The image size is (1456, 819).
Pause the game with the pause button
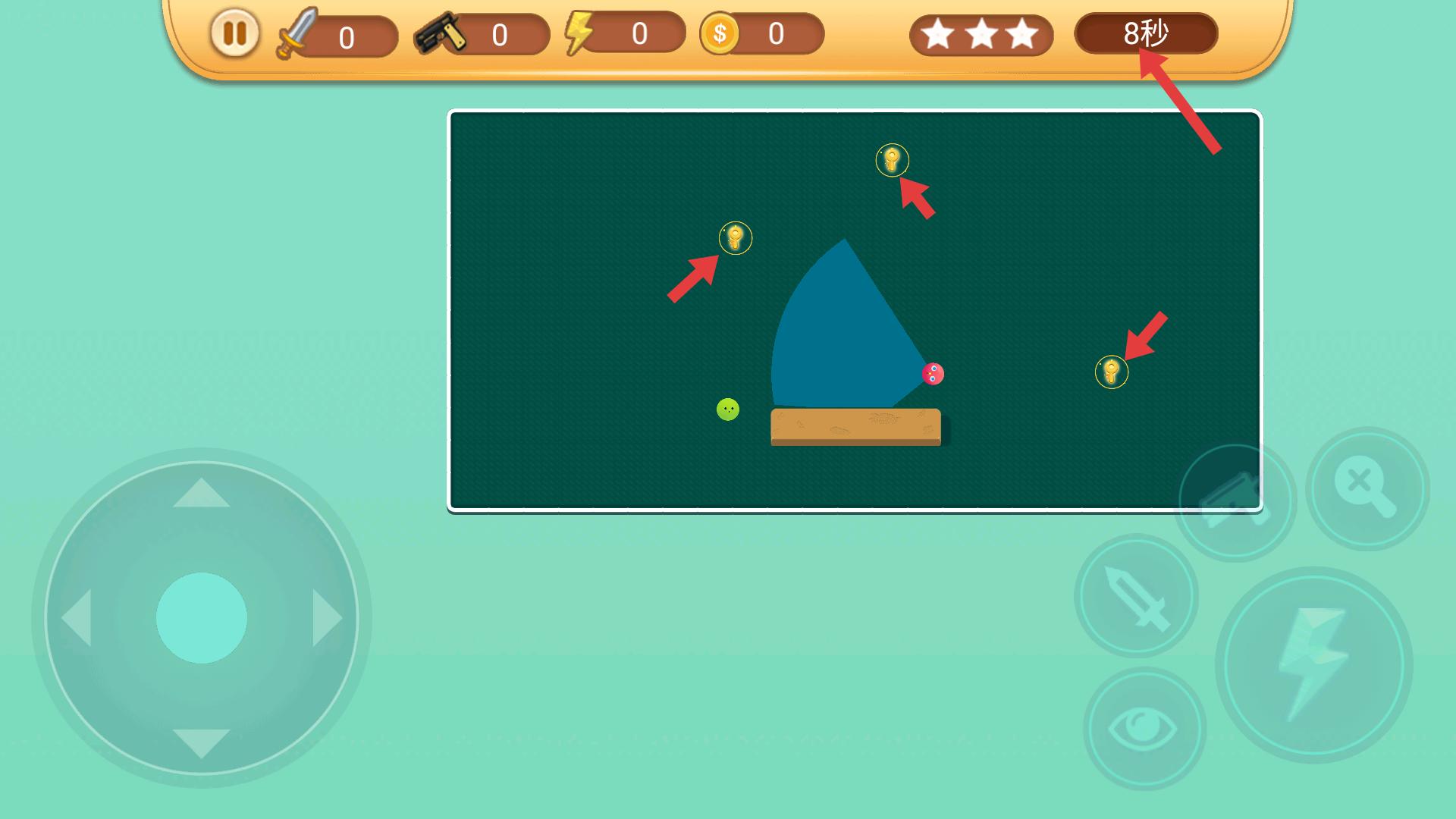[x=235, y=33]
